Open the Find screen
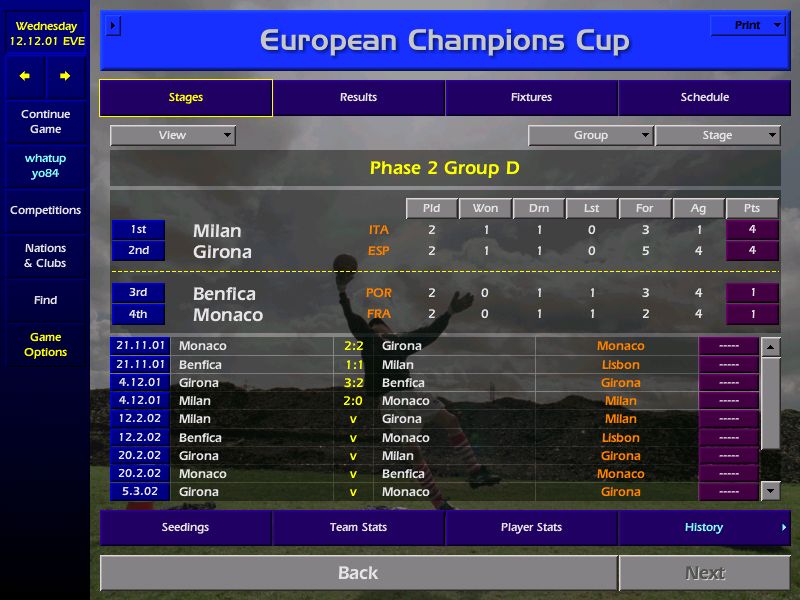Screen dimensions: 800x600 (x=45, y=300)
